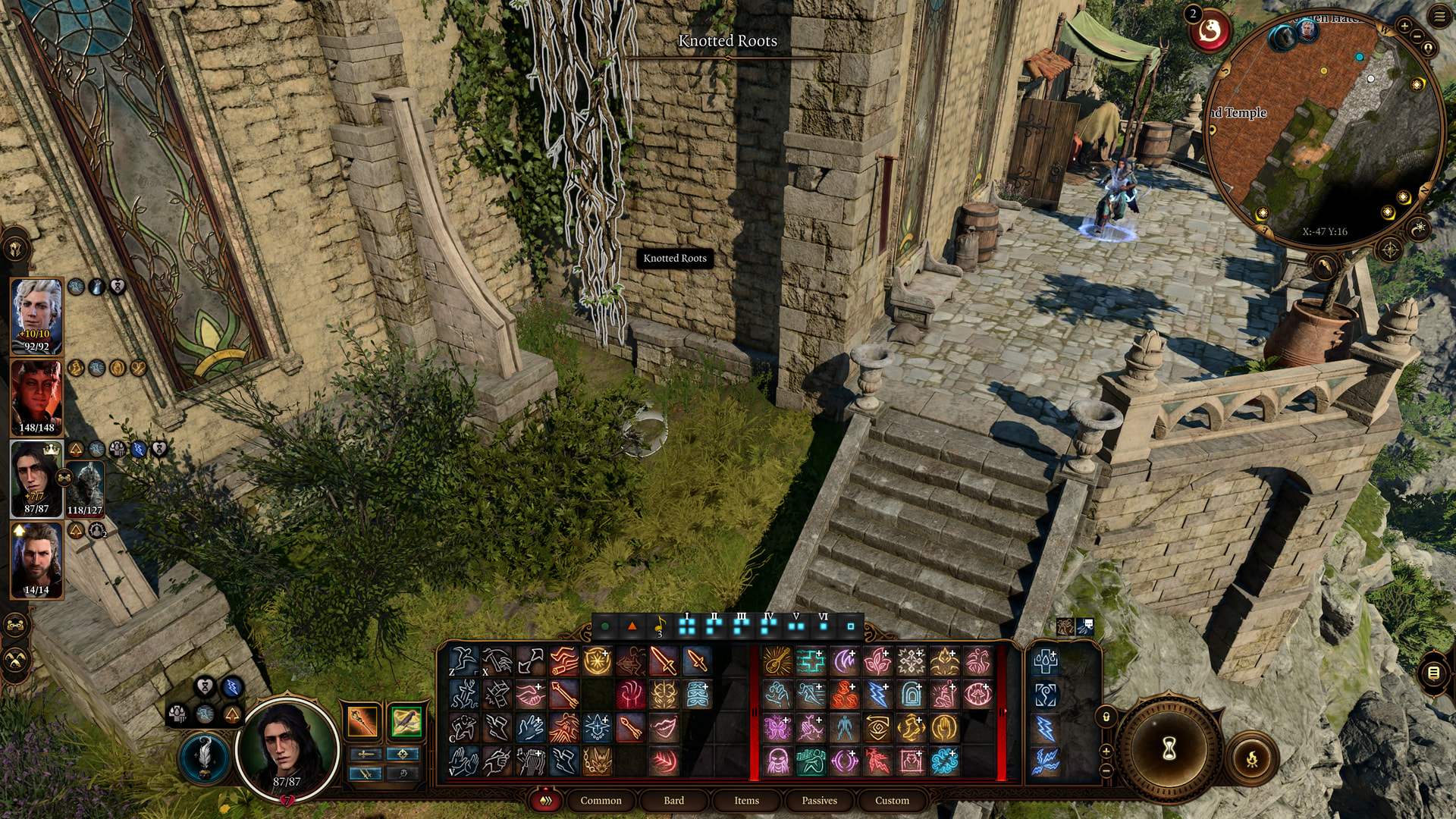Toggle the hotbar lock padlock icon
1456x819 pixels.
click(1106, 717)
